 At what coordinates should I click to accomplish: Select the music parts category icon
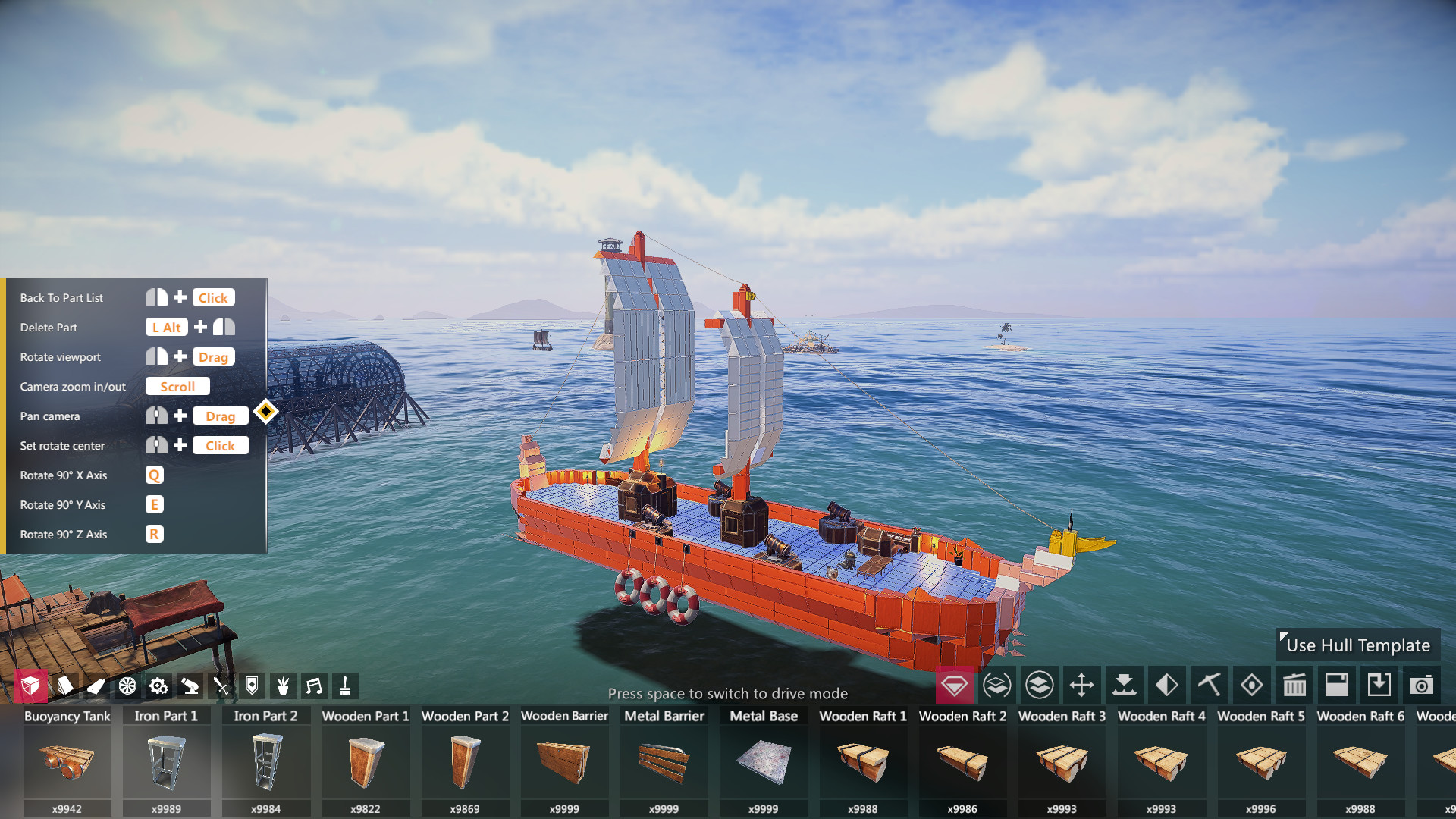315,686
